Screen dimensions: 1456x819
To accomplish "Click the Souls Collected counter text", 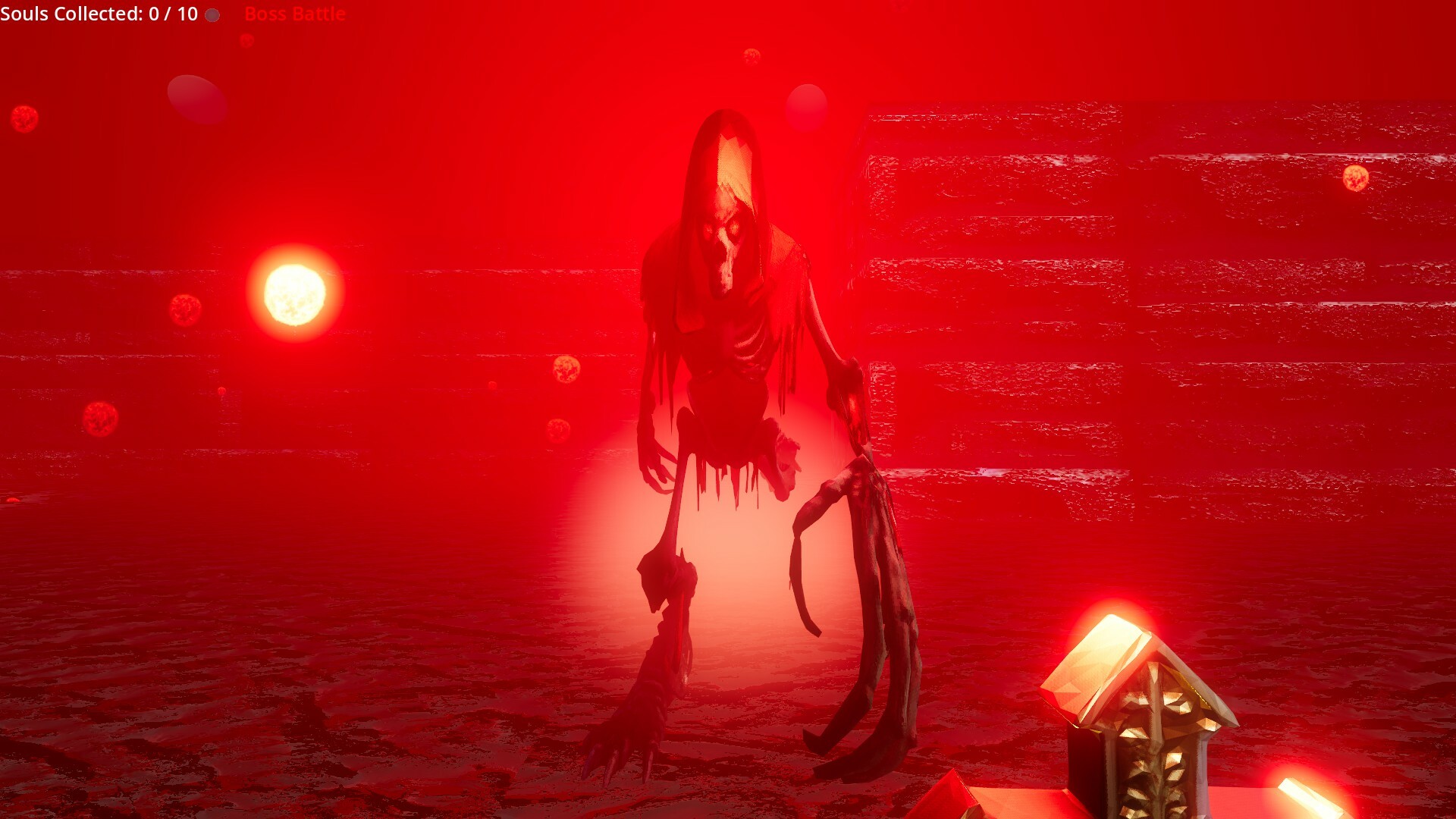I will point(99,13).
